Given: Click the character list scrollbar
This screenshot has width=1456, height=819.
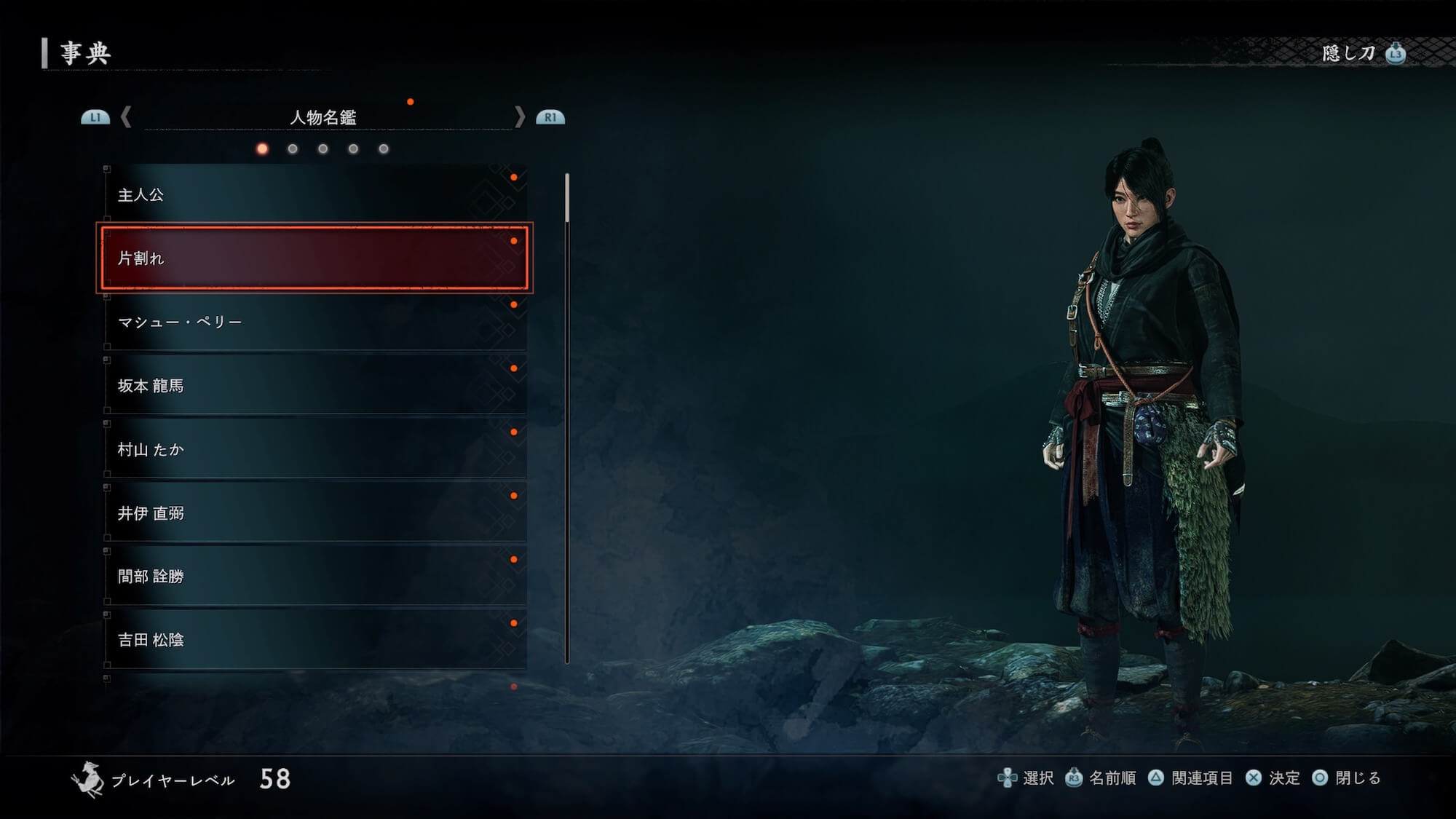Looking at the screenshot, I should [567, 418].
